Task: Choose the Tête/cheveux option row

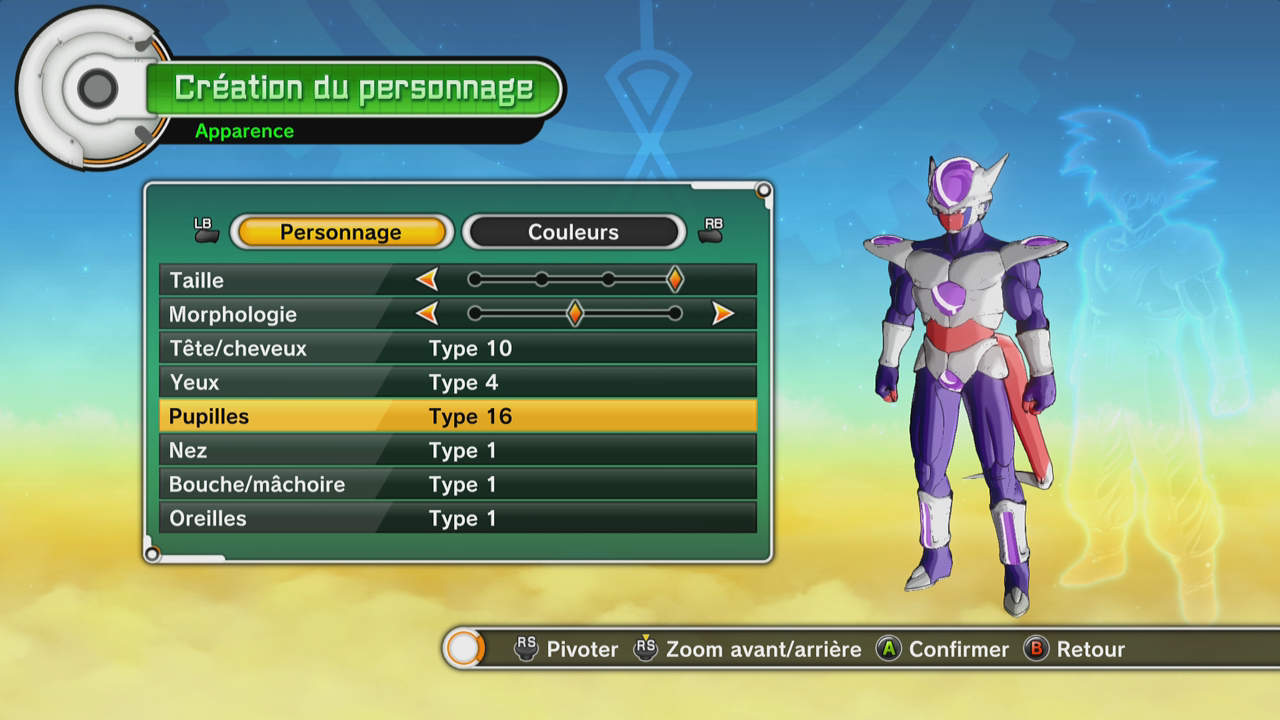Action: 457,348
